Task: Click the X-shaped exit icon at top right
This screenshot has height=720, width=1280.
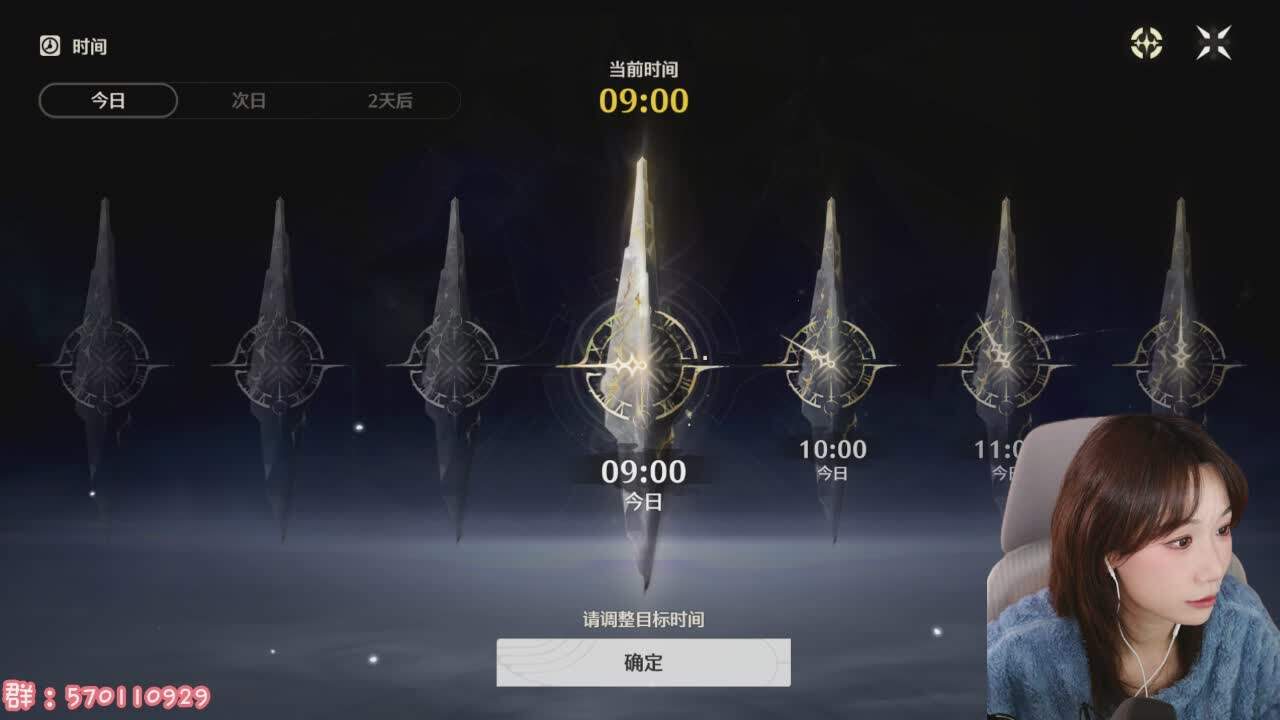Action: [1212, 42]
